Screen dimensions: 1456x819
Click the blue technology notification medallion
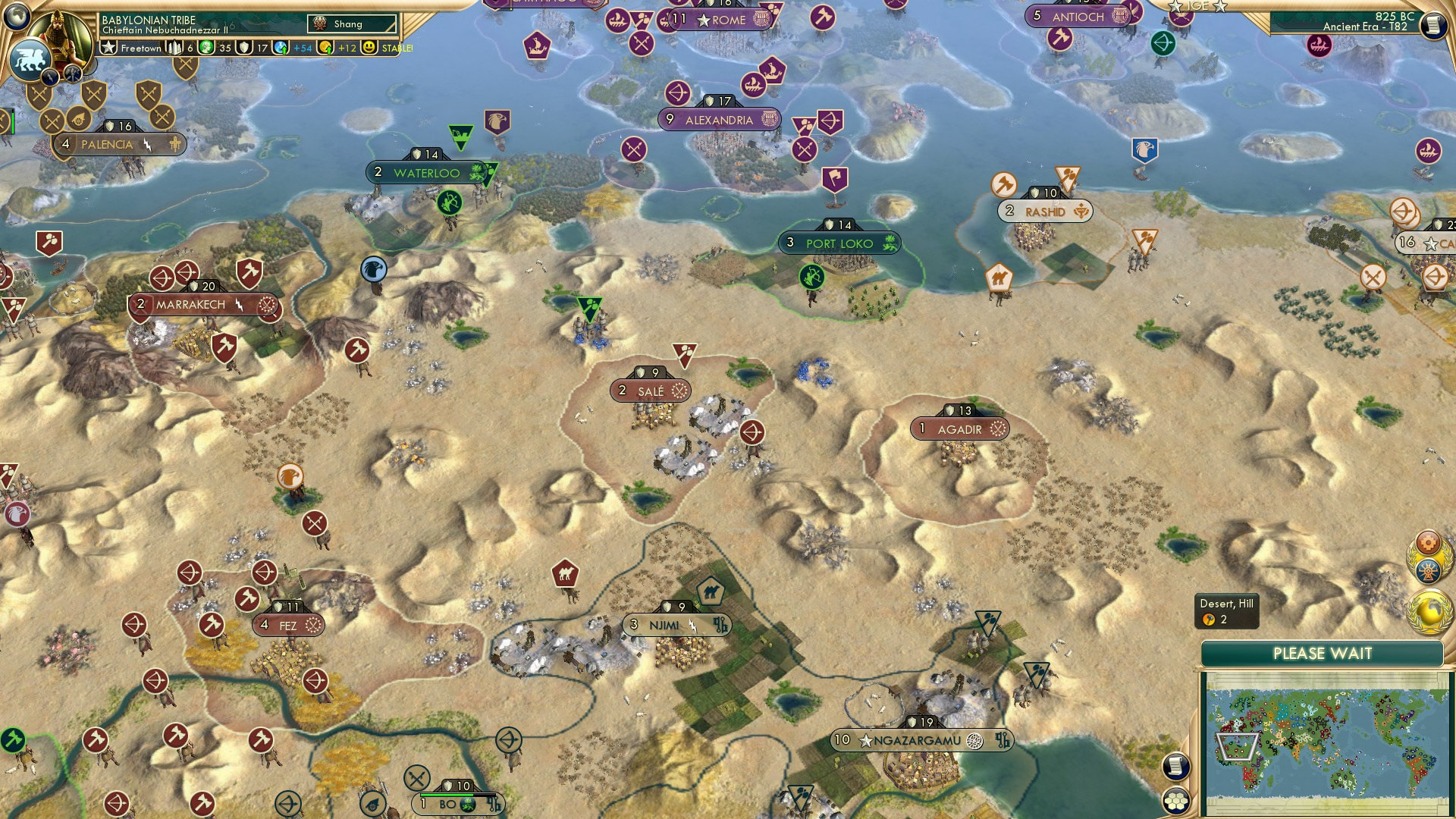click(x=1427, y=570)
